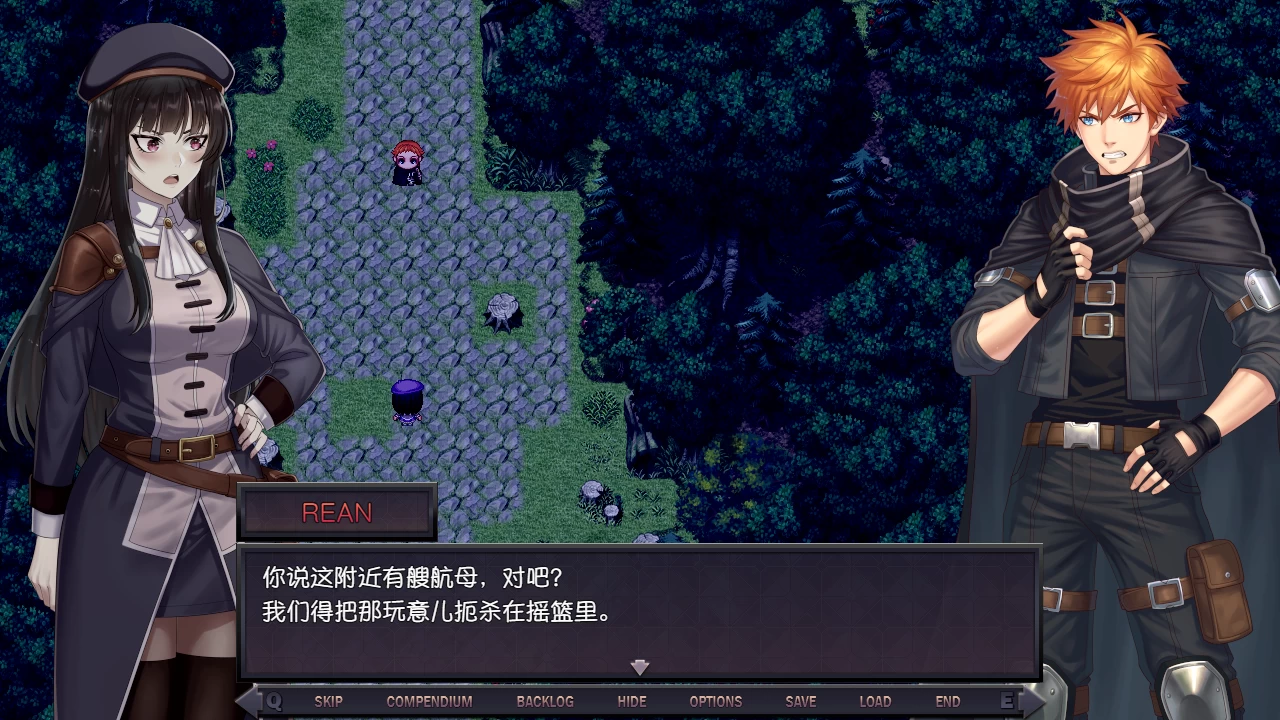Click the continue arrow in the dialogue box

pyautogui.click(x=639, y=666)
